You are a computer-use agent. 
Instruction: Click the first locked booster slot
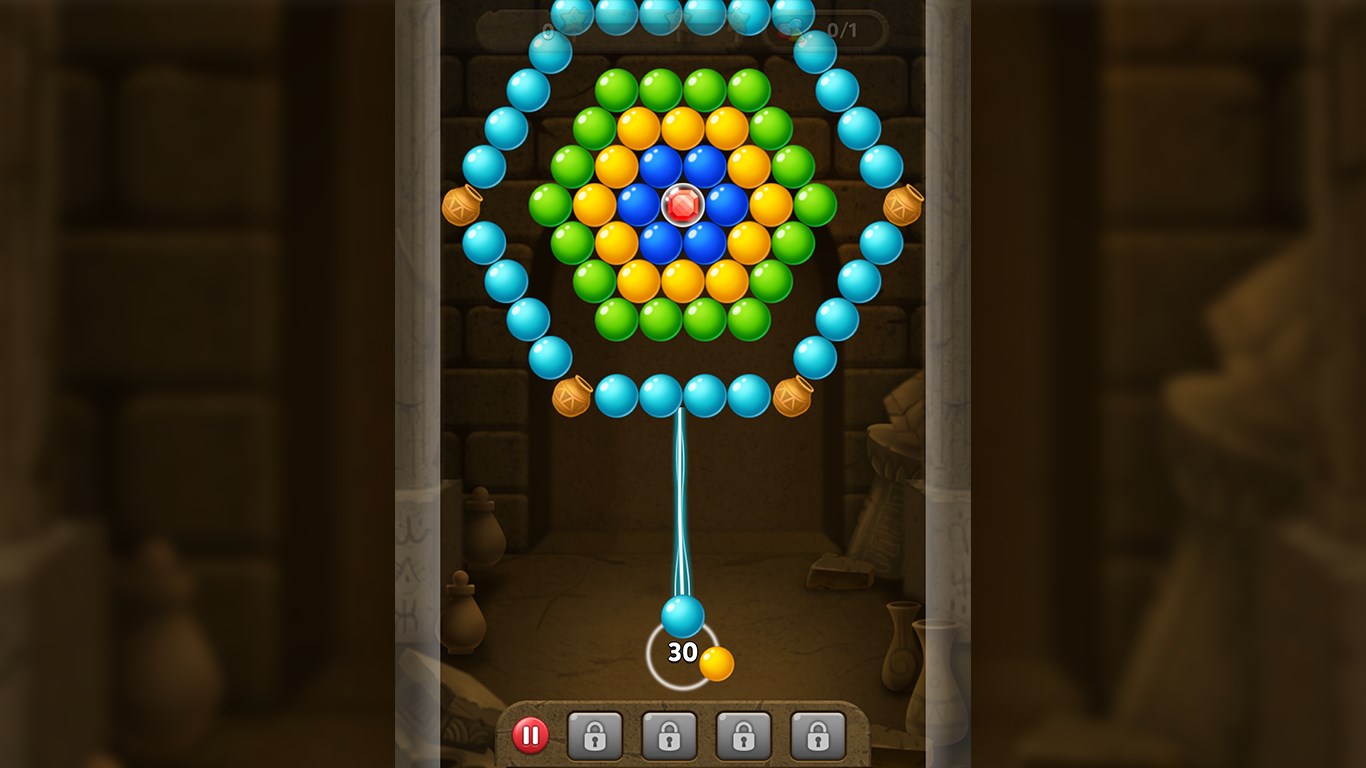pos(594,733)
